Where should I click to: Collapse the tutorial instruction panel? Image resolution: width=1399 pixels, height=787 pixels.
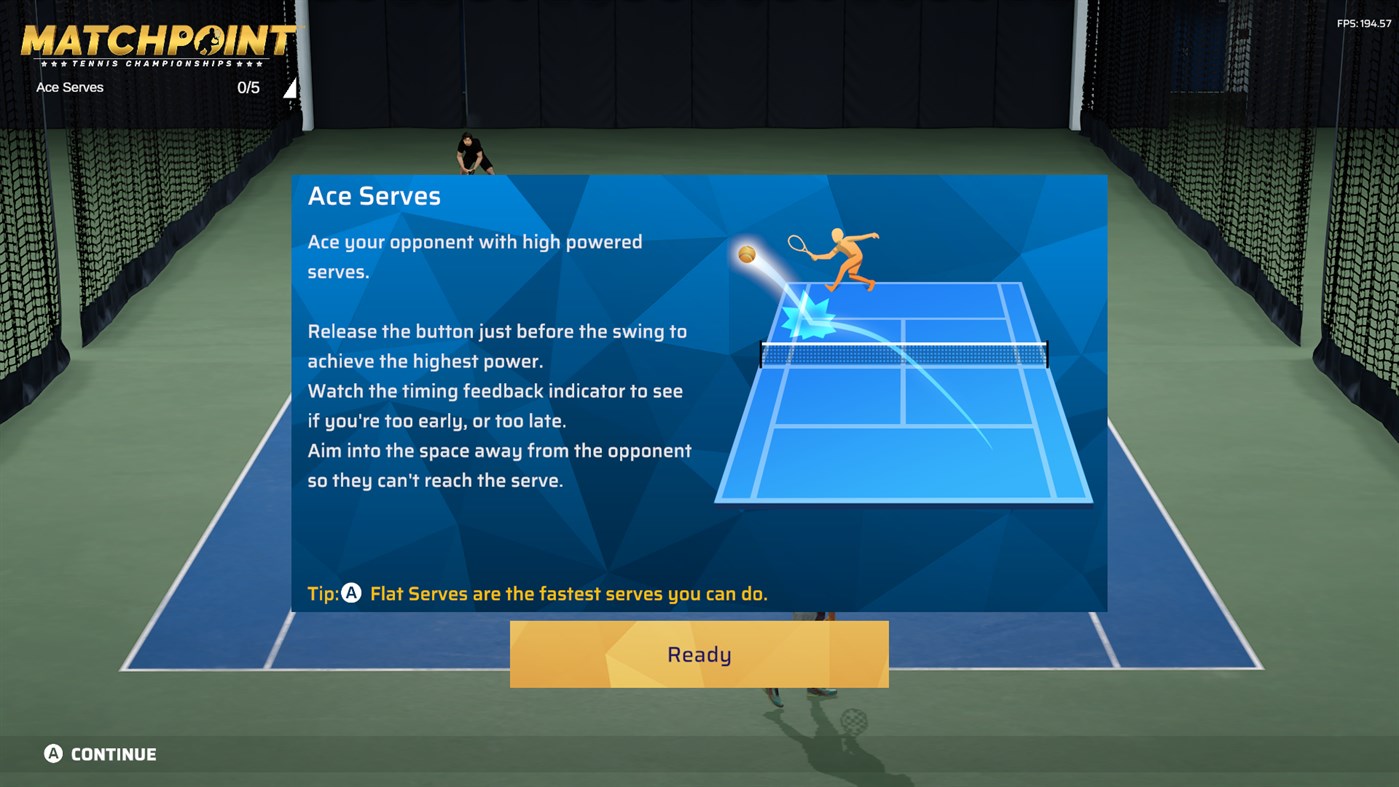699,393
